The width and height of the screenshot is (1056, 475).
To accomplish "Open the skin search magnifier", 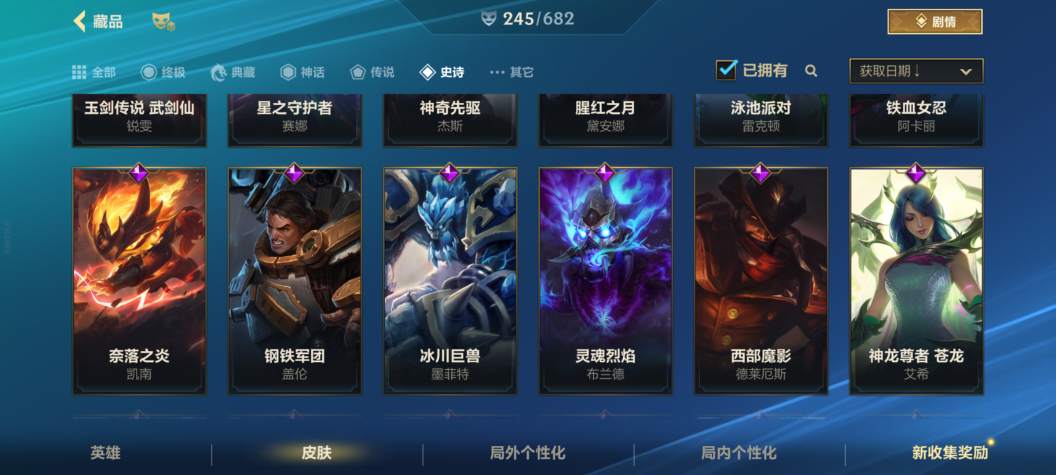I will [811, 71].
